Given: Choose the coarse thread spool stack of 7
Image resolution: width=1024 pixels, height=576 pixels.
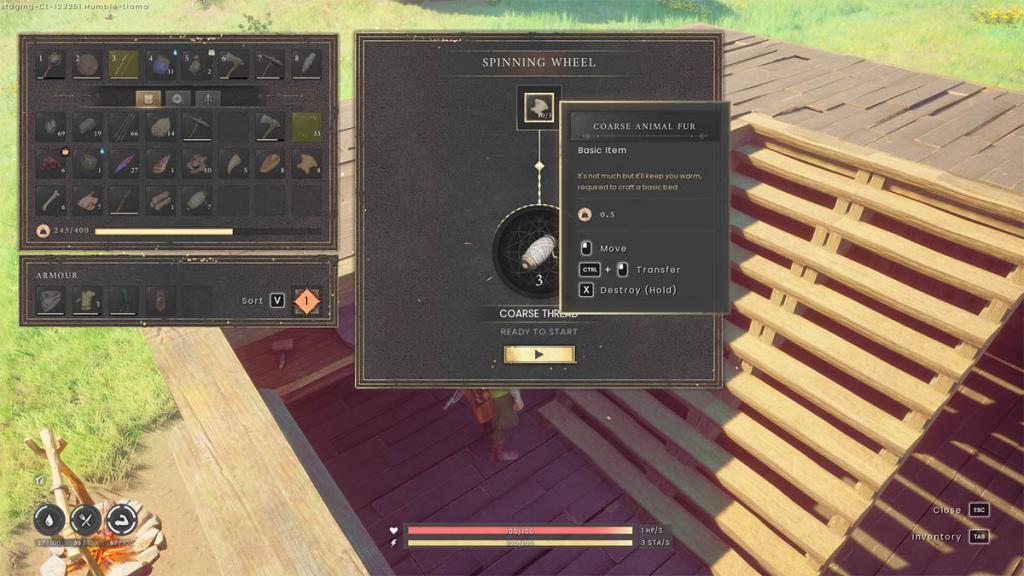Looking at the screenshot, I should pos(197,200).
